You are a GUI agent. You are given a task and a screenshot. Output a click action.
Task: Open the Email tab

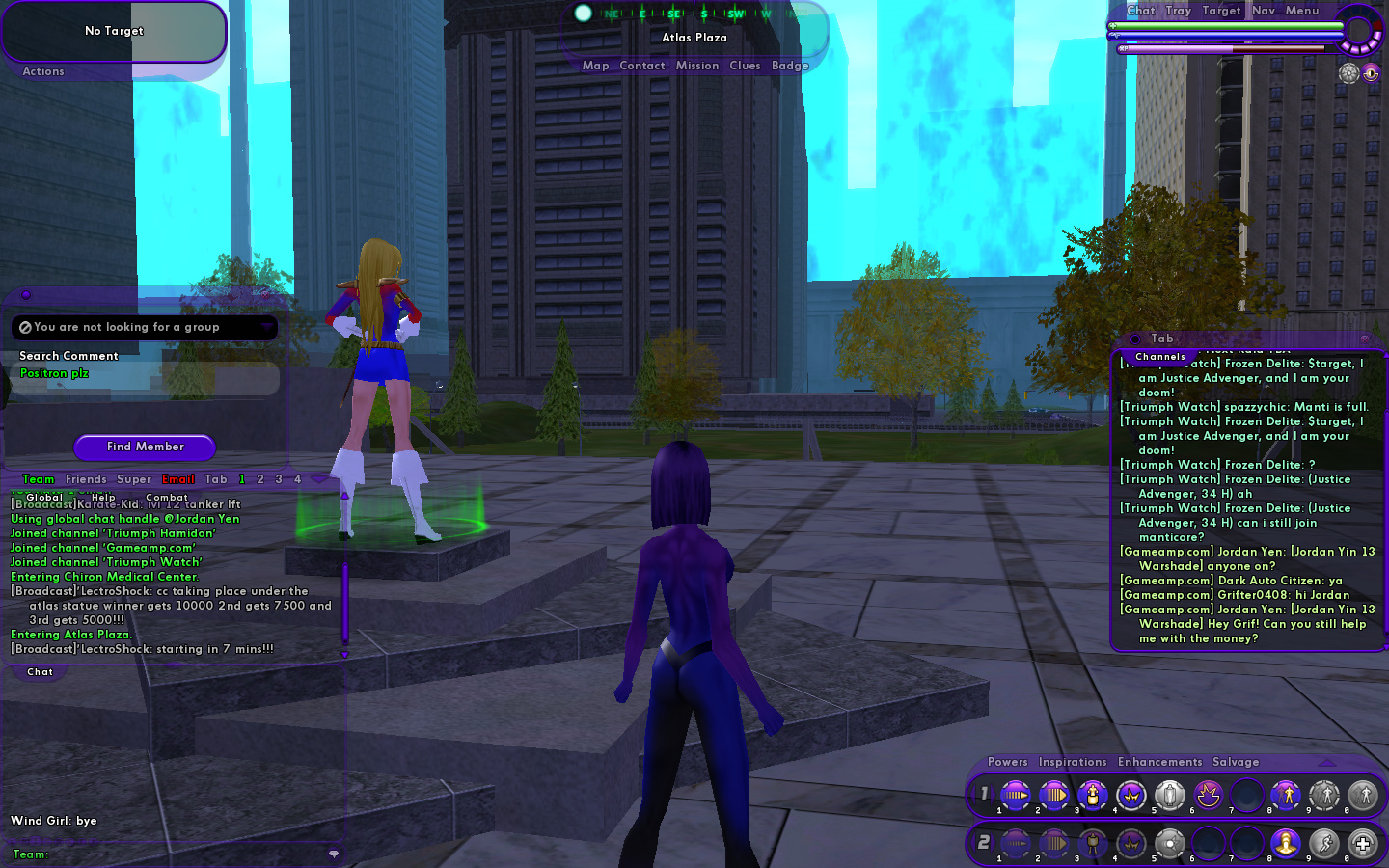(x=178, y=479)
